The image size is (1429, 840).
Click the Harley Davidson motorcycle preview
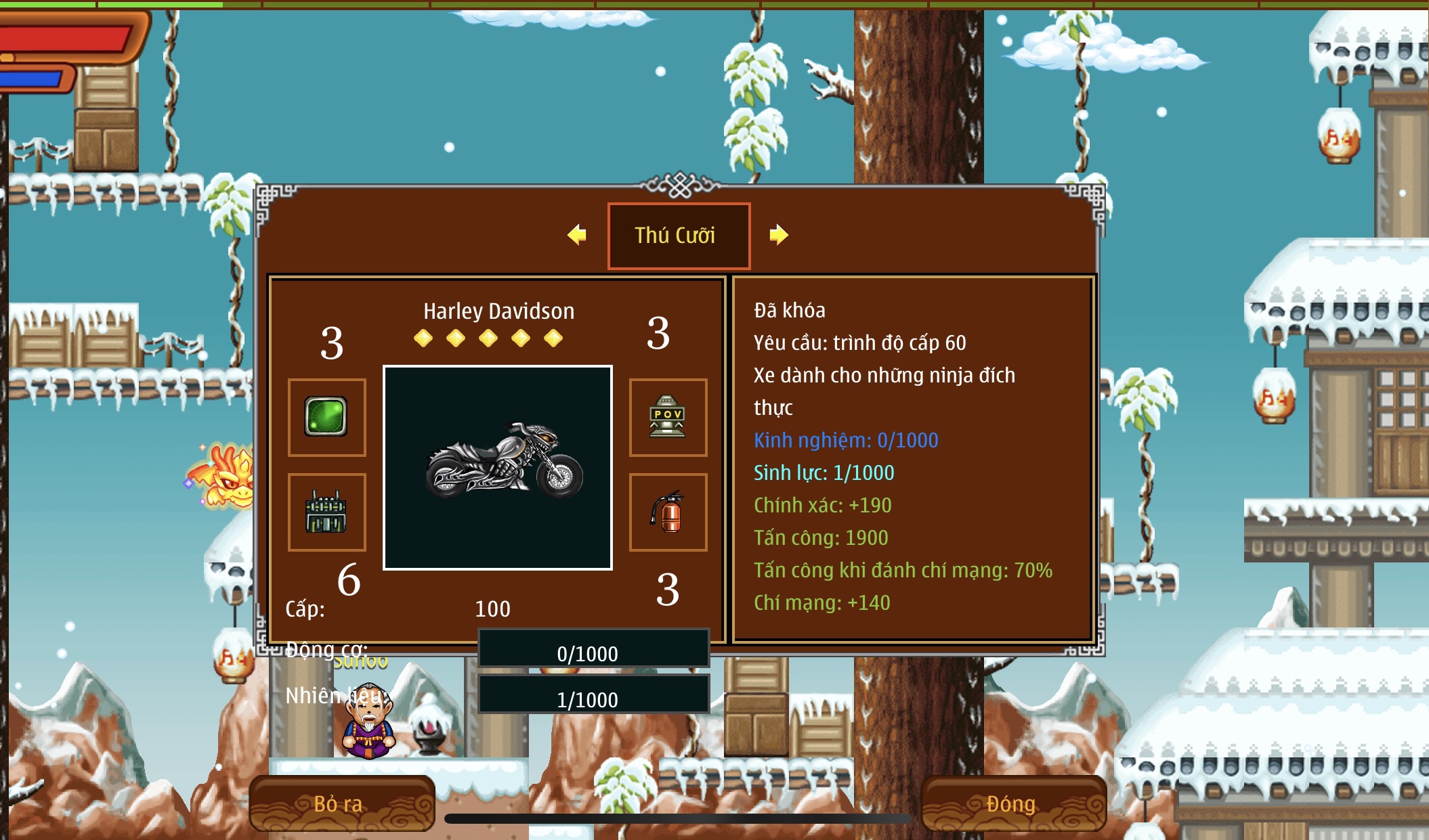[x=498, y=468]
